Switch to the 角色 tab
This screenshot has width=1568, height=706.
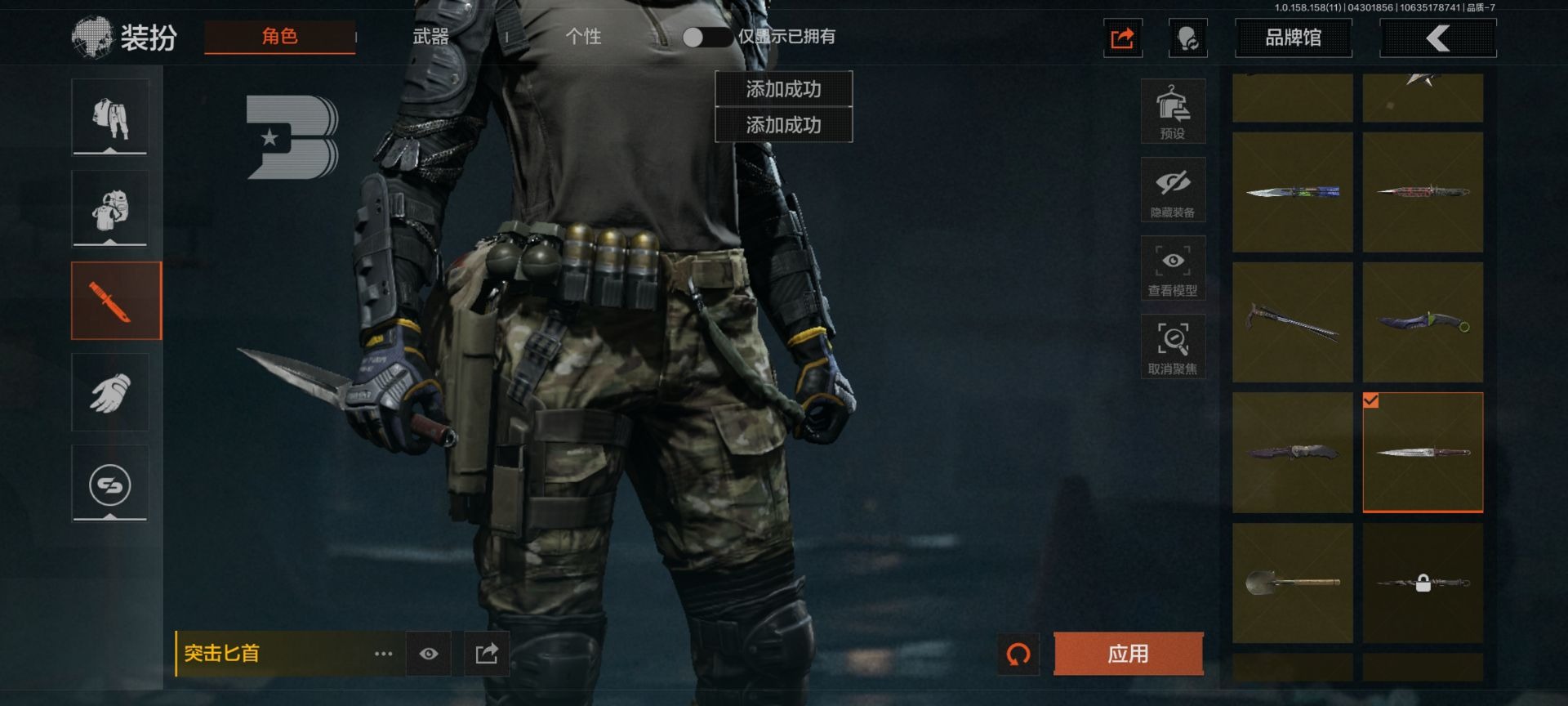pos(279,37)
